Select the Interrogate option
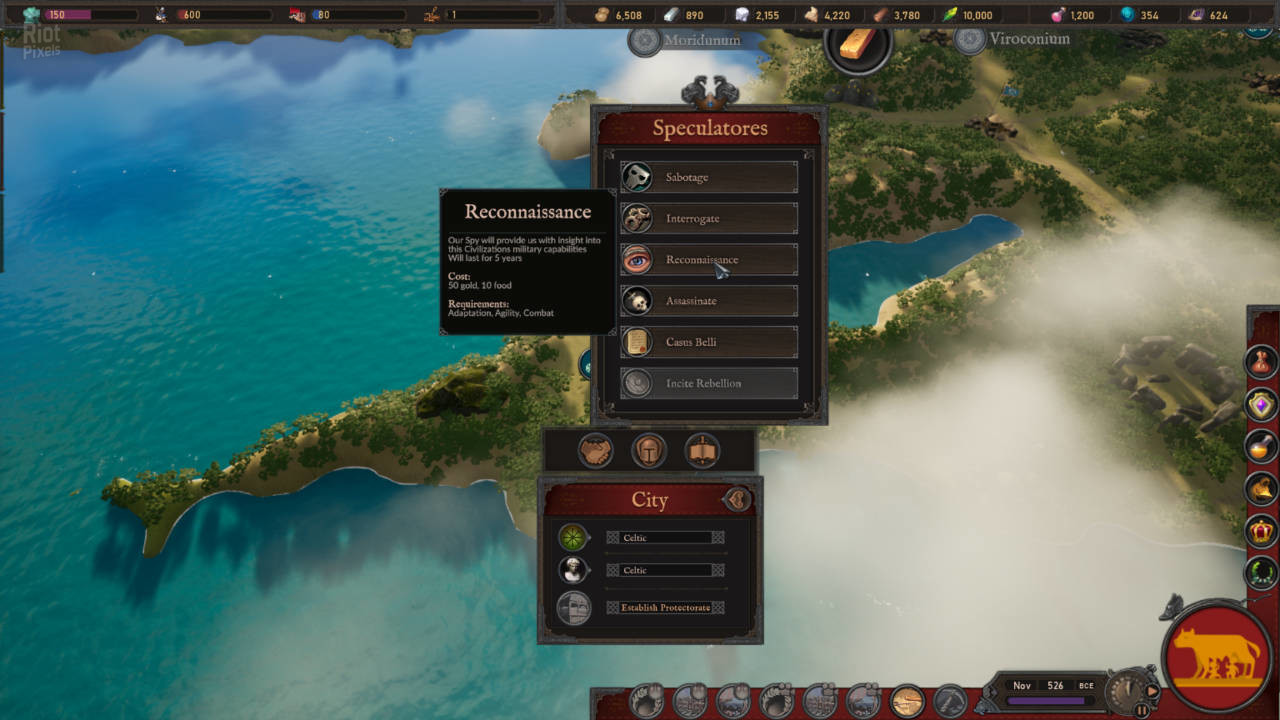This screenshot has width=1280, height=720. pyautogui.click(x=709, y=218)
